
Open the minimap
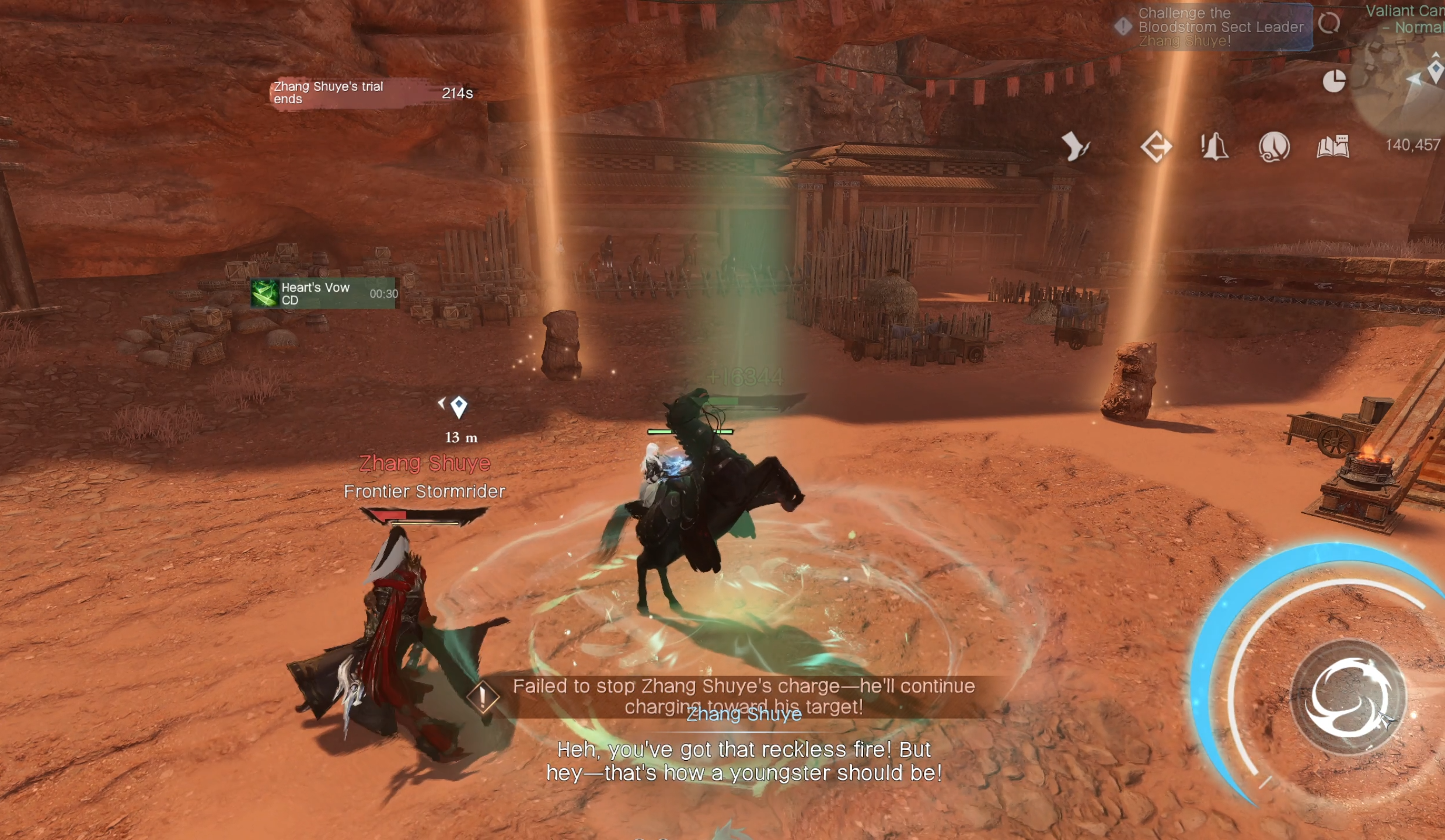click(1406, 87)
